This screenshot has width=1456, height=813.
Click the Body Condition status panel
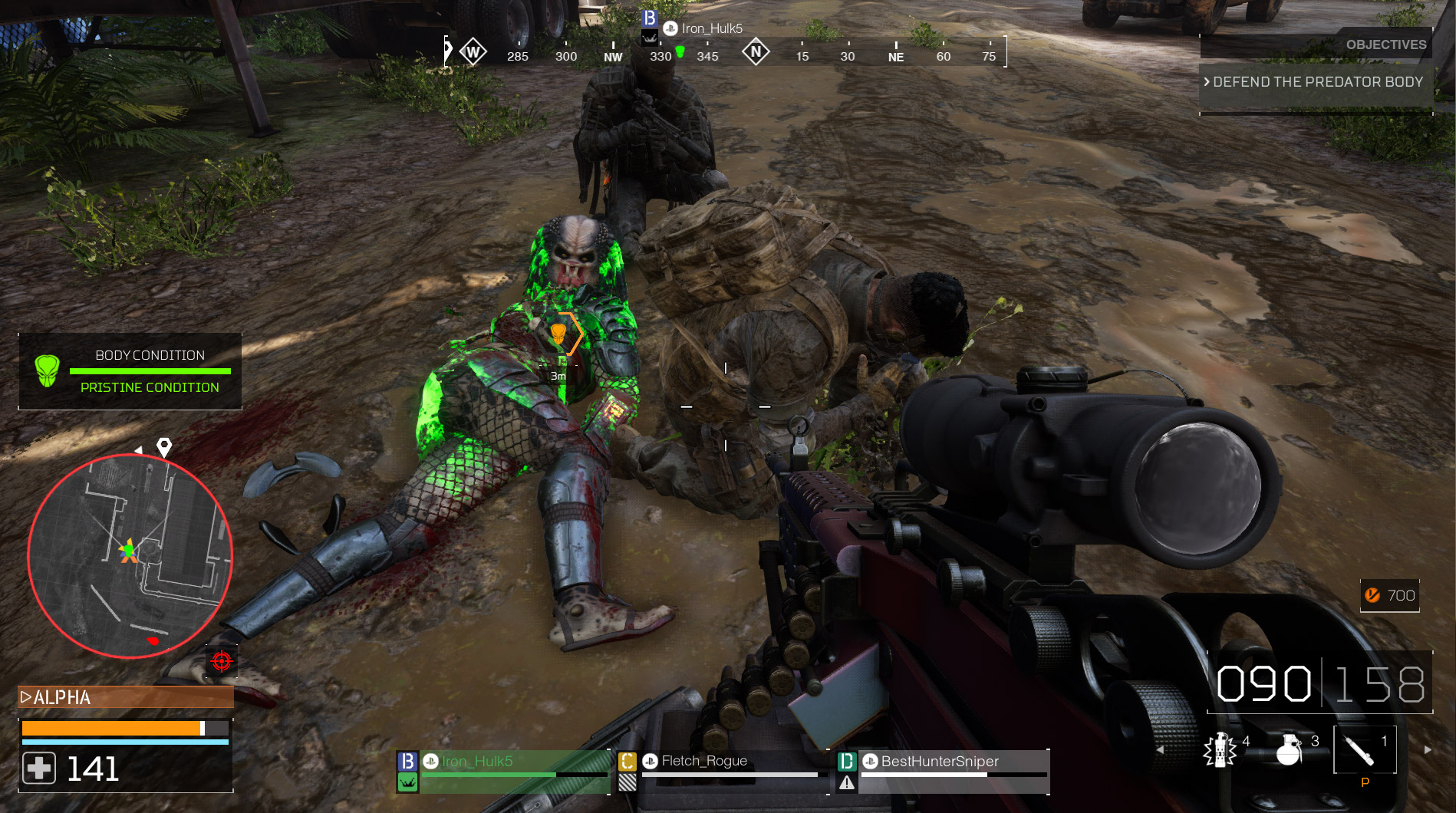[x=130, y=371]
